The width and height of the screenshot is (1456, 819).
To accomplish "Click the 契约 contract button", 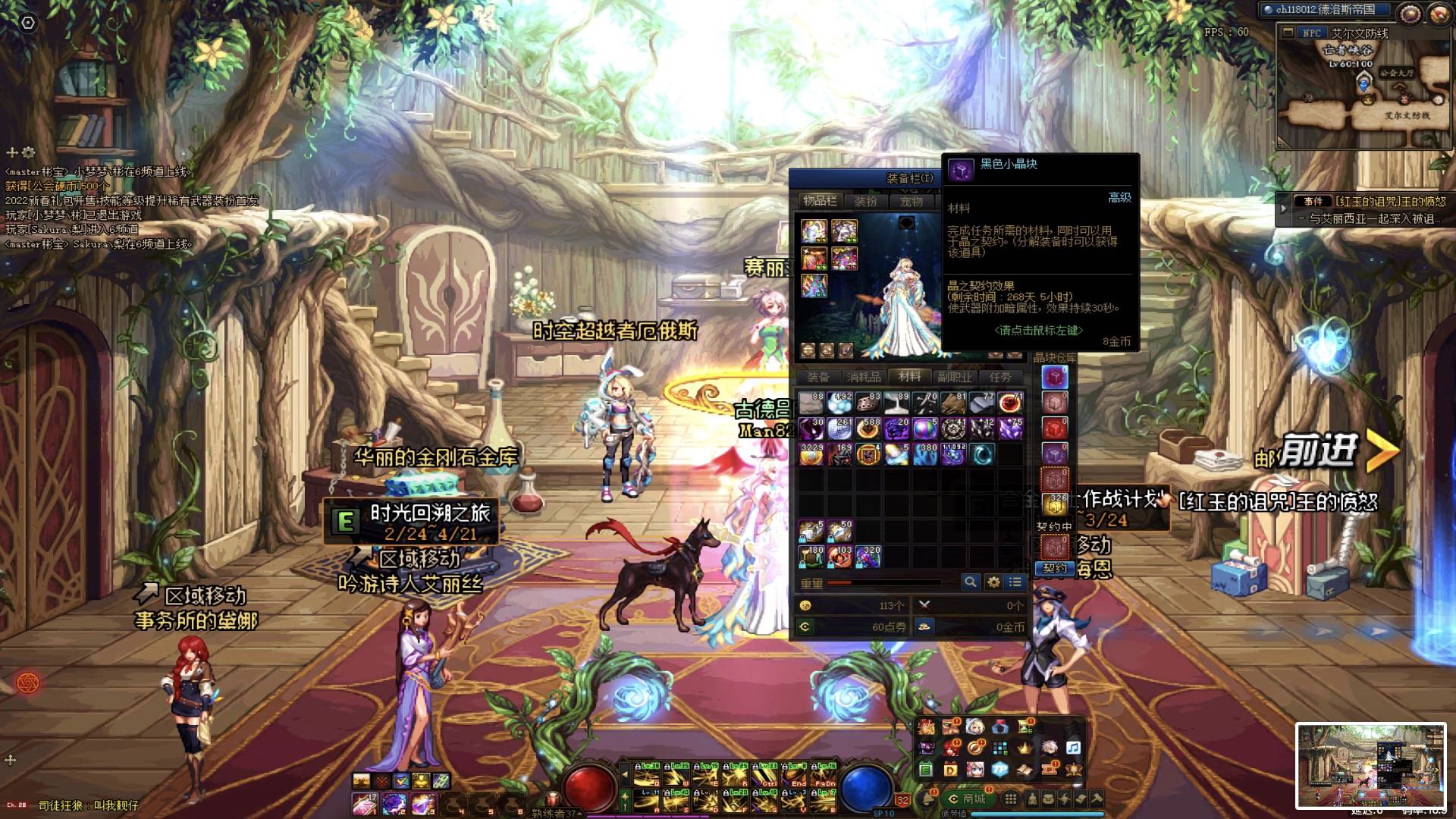I will [x=1054, y=569].
